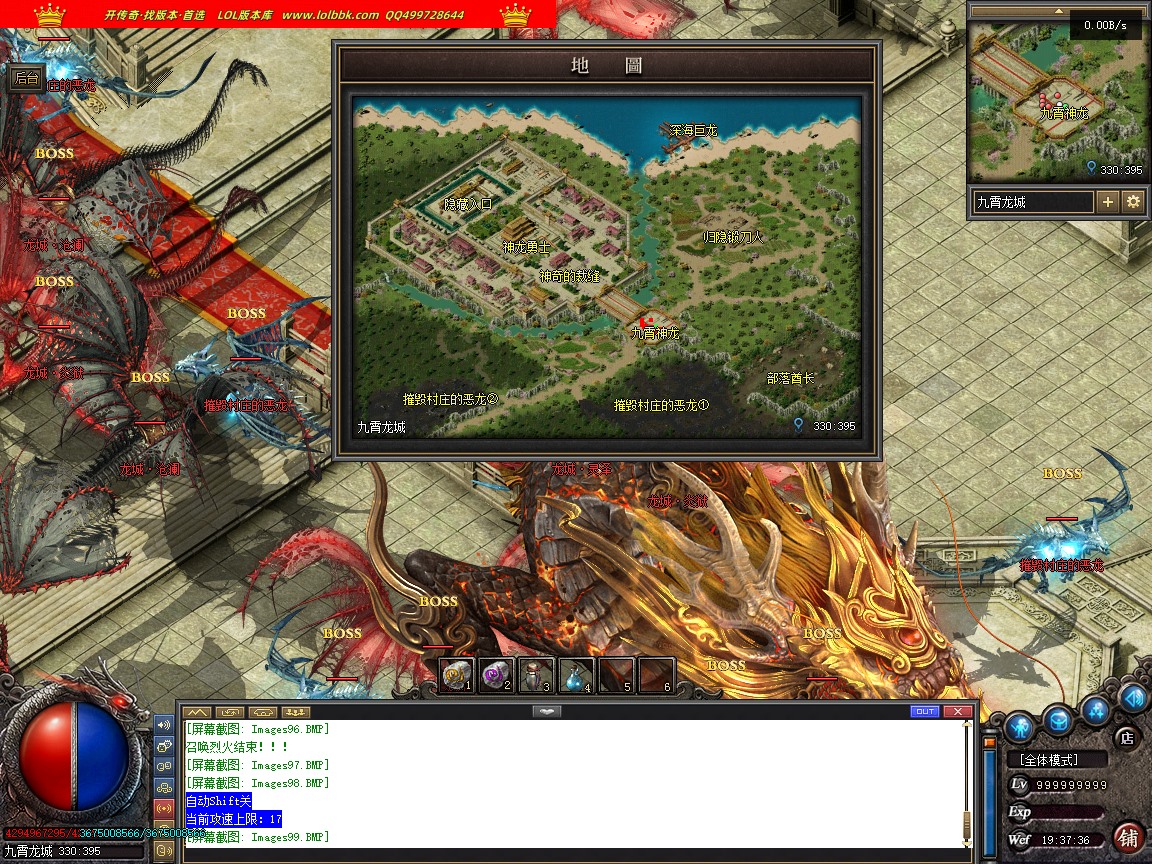Screen dimensions: 1152x864
Task: Open the bag with the chest icon
Action: pyautogui.click(x=1059, y=720)
